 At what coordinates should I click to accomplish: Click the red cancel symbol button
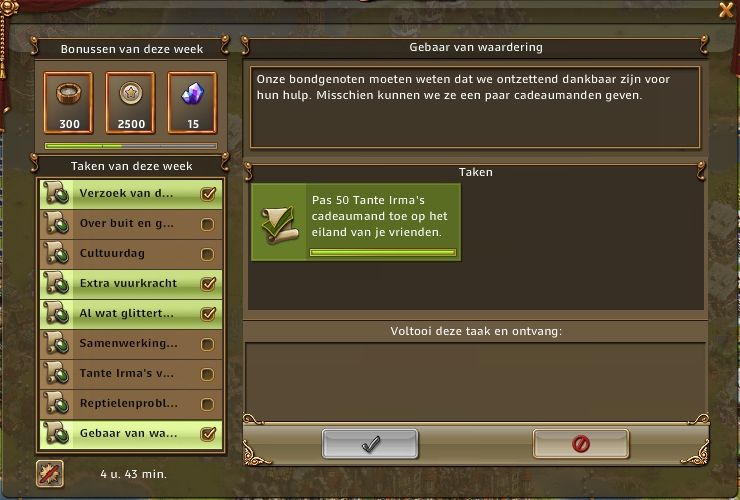click(580, 443)
